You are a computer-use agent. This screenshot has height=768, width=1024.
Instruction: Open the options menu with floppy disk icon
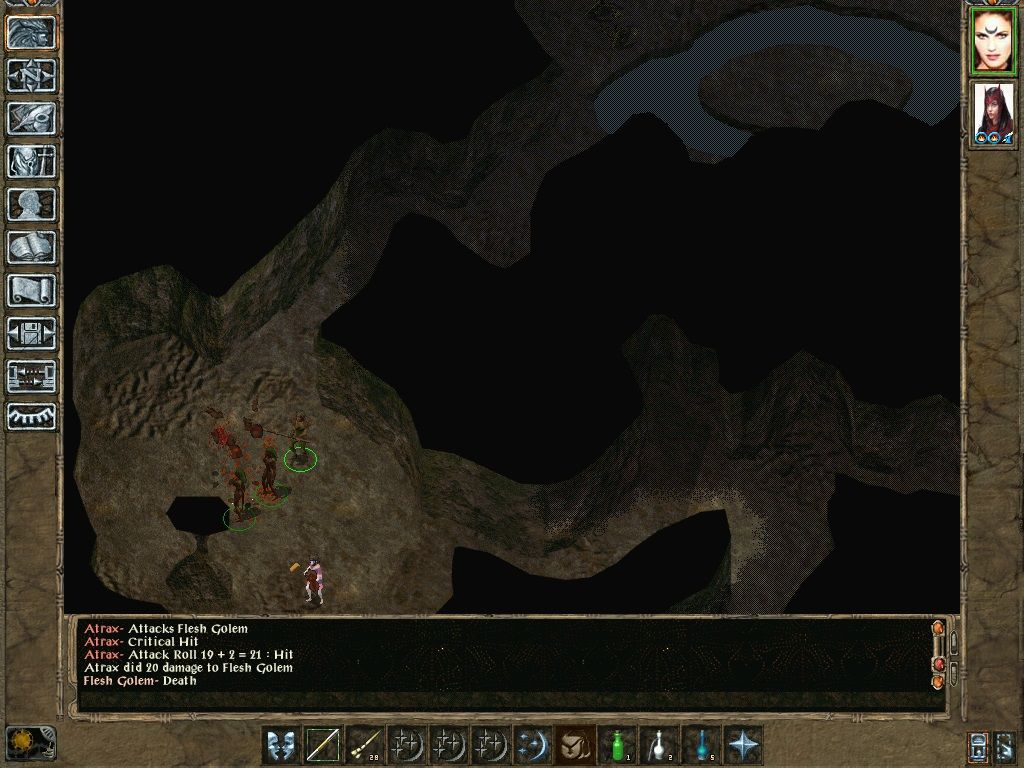pyautogui.click(x=32, y=334)
